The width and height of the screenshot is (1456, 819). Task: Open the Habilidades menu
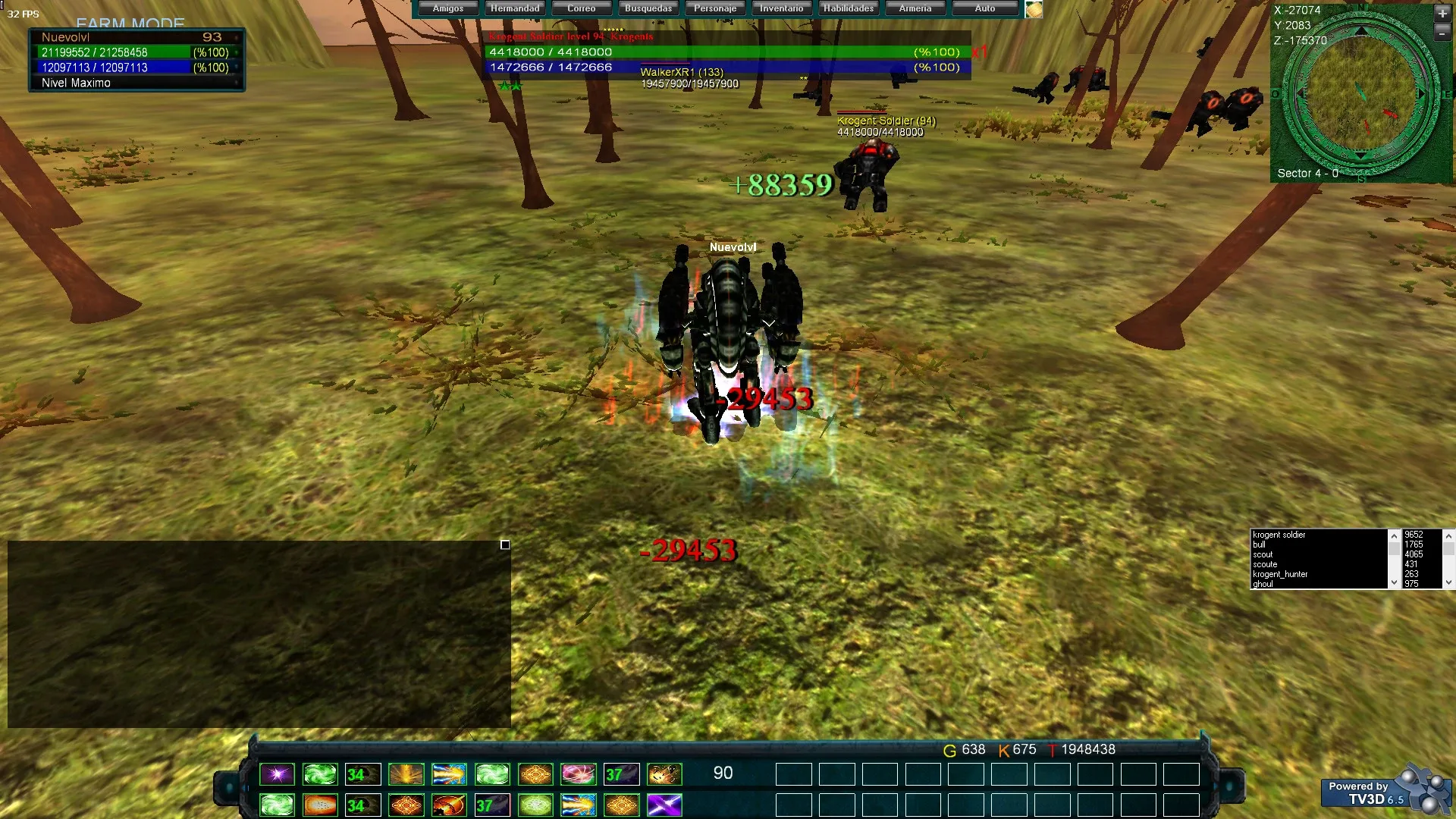pyautogui.click(x=848, y=8)
